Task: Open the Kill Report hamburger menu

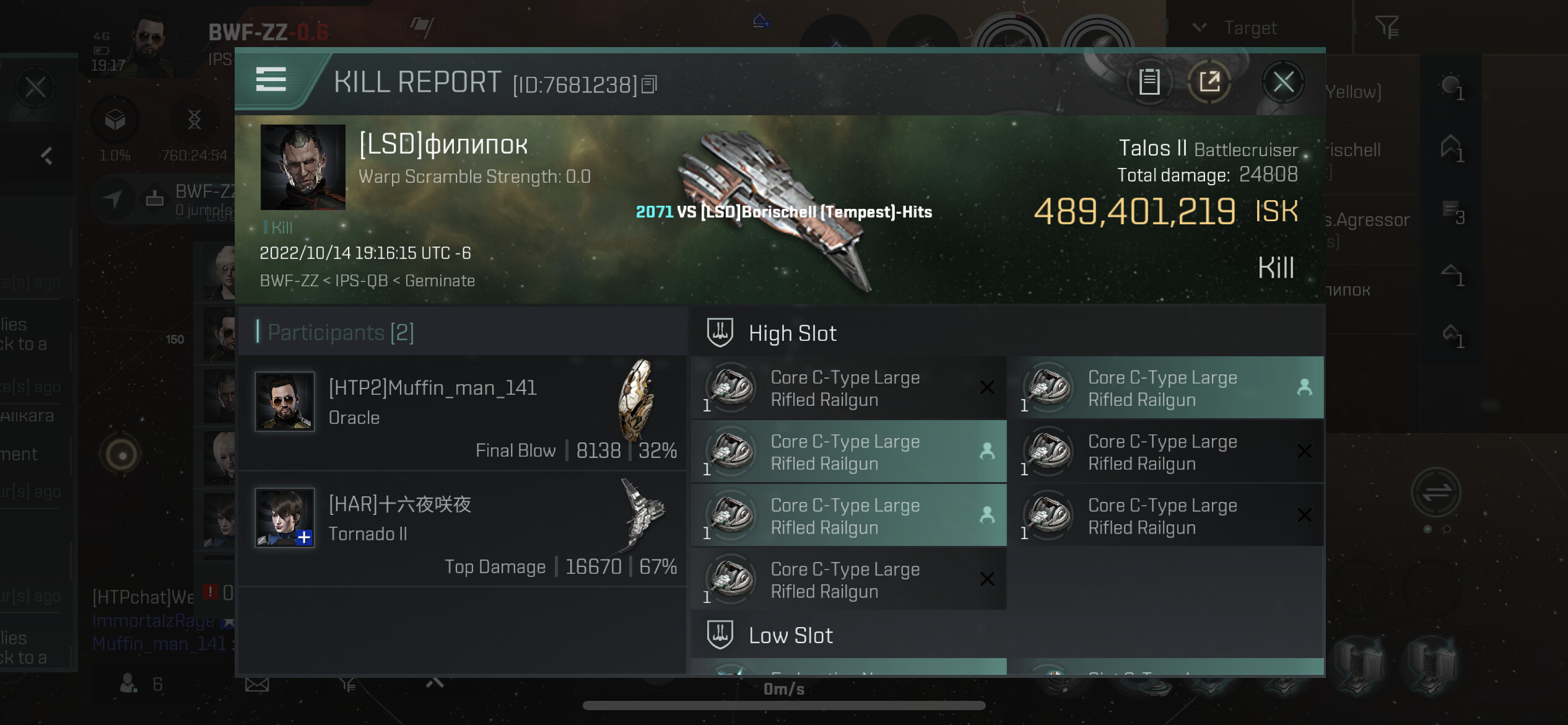Action: click(271, 80)
